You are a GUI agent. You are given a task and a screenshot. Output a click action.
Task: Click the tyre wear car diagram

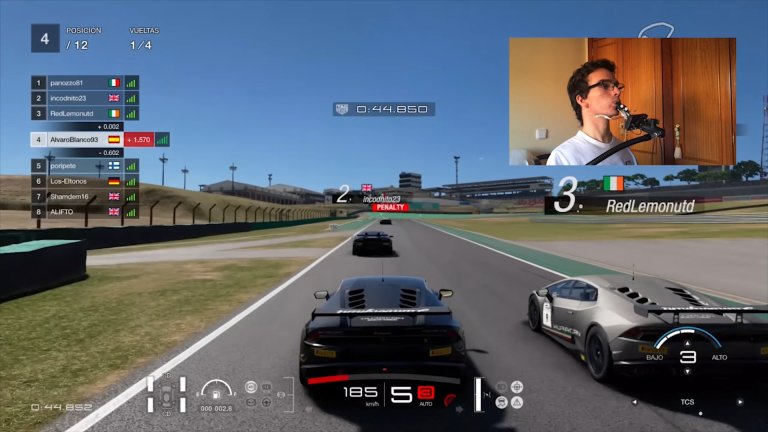[x=166, y=395]
